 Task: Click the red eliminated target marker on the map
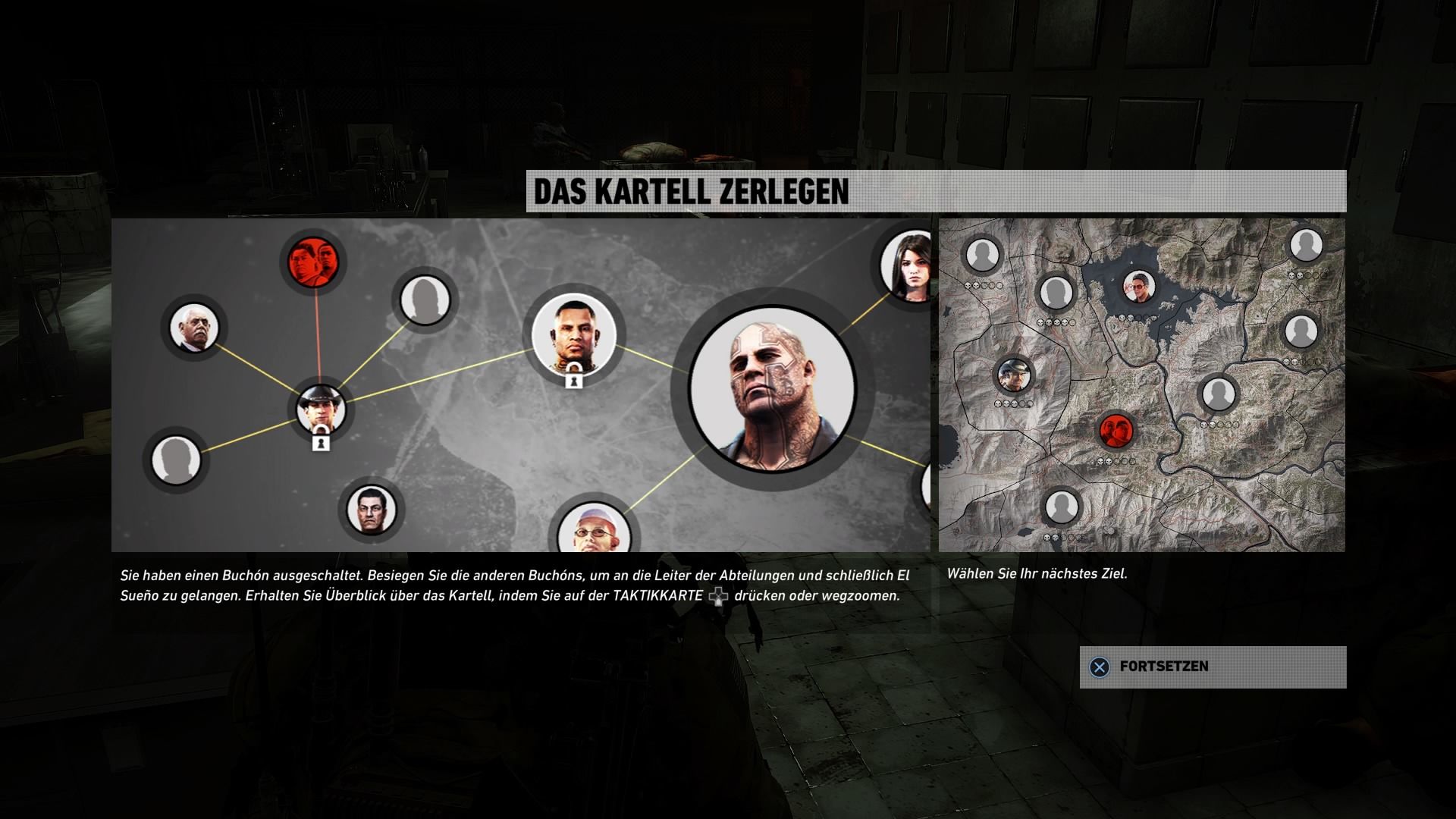click(x=1116, y=431)
